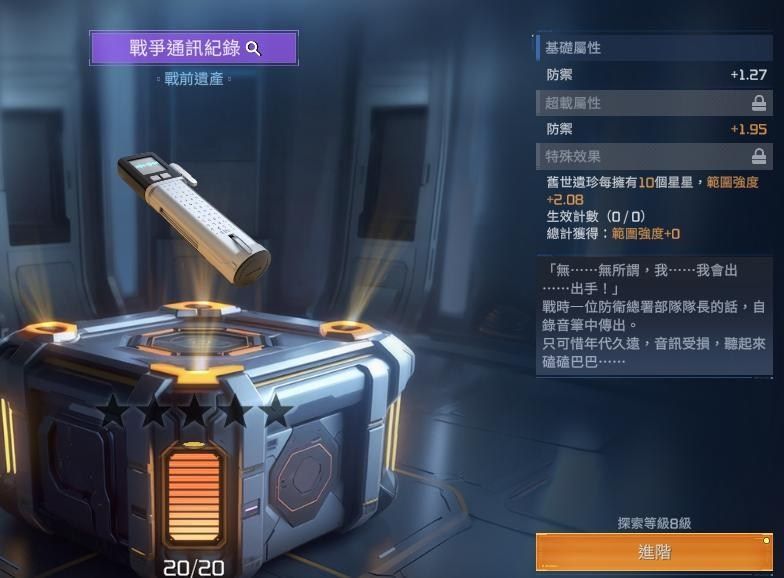Tap the lock on 特殊效果 row
This screenshot has width=784, height=578.
point(759,156)
